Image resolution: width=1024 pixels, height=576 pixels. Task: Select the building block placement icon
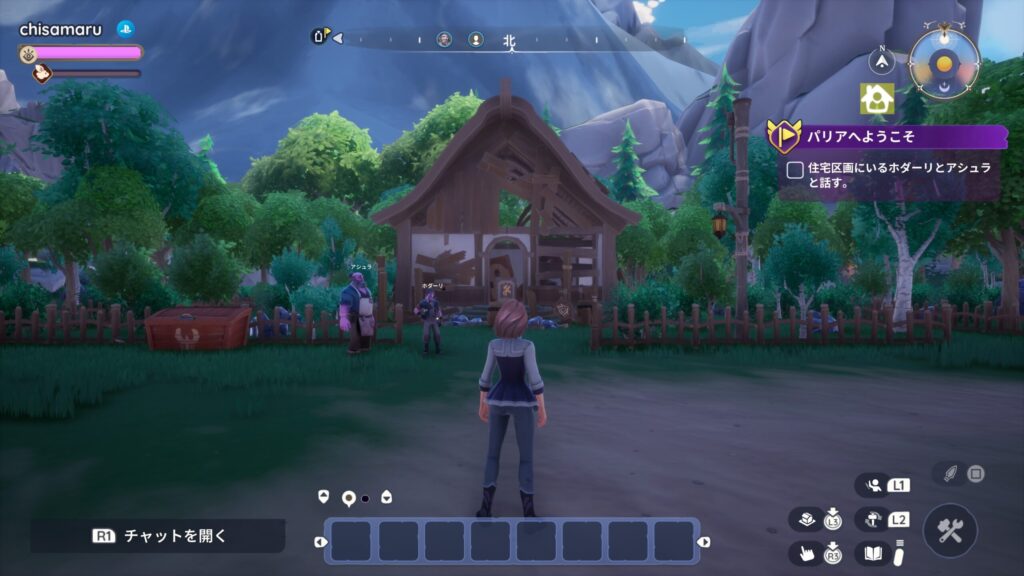(807, 519)
